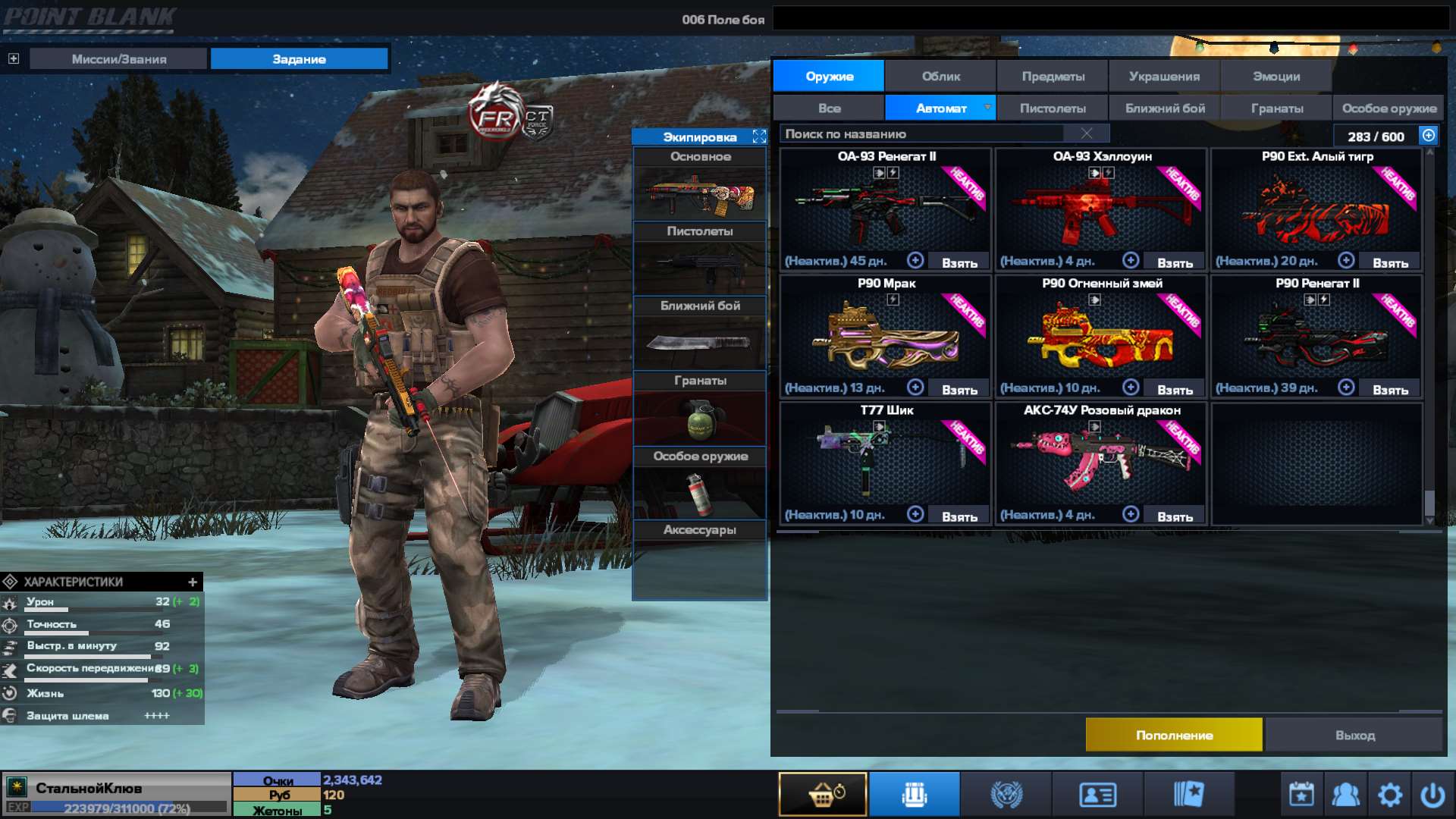Click Взять on P90 Мрак weapon card

[961, 388]
